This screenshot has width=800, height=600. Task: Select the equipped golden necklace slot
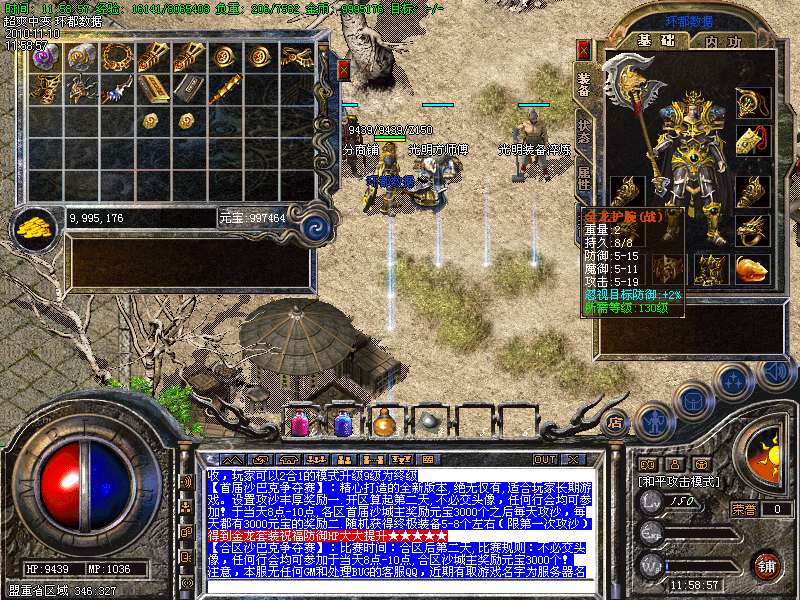click(x=750, y=102)
